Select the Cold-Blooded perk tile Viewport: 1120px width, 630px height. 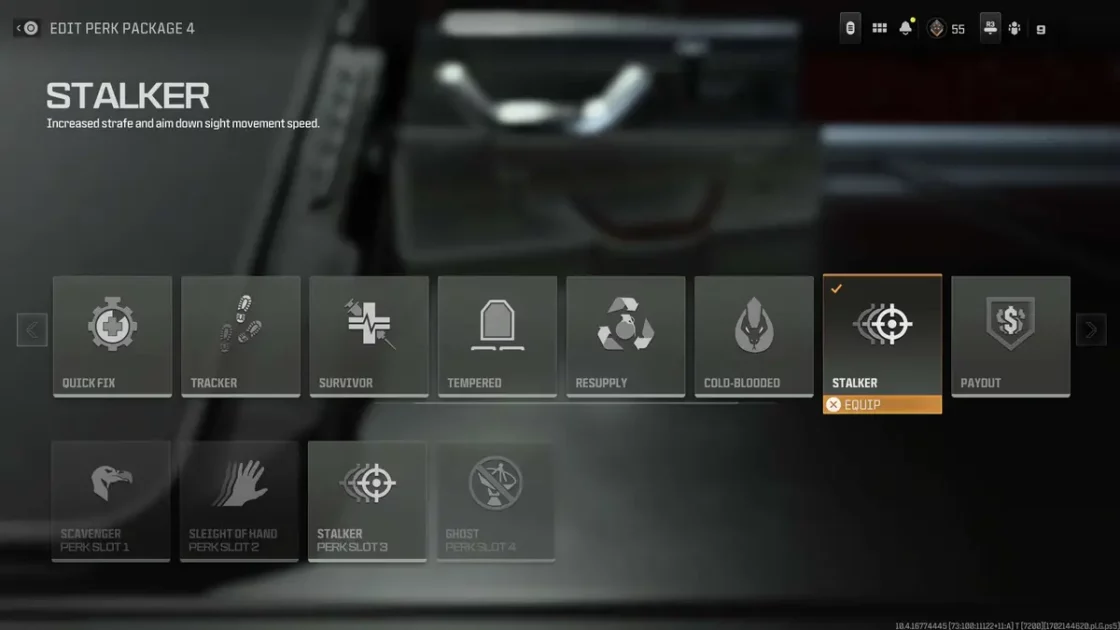coord(754,336)
